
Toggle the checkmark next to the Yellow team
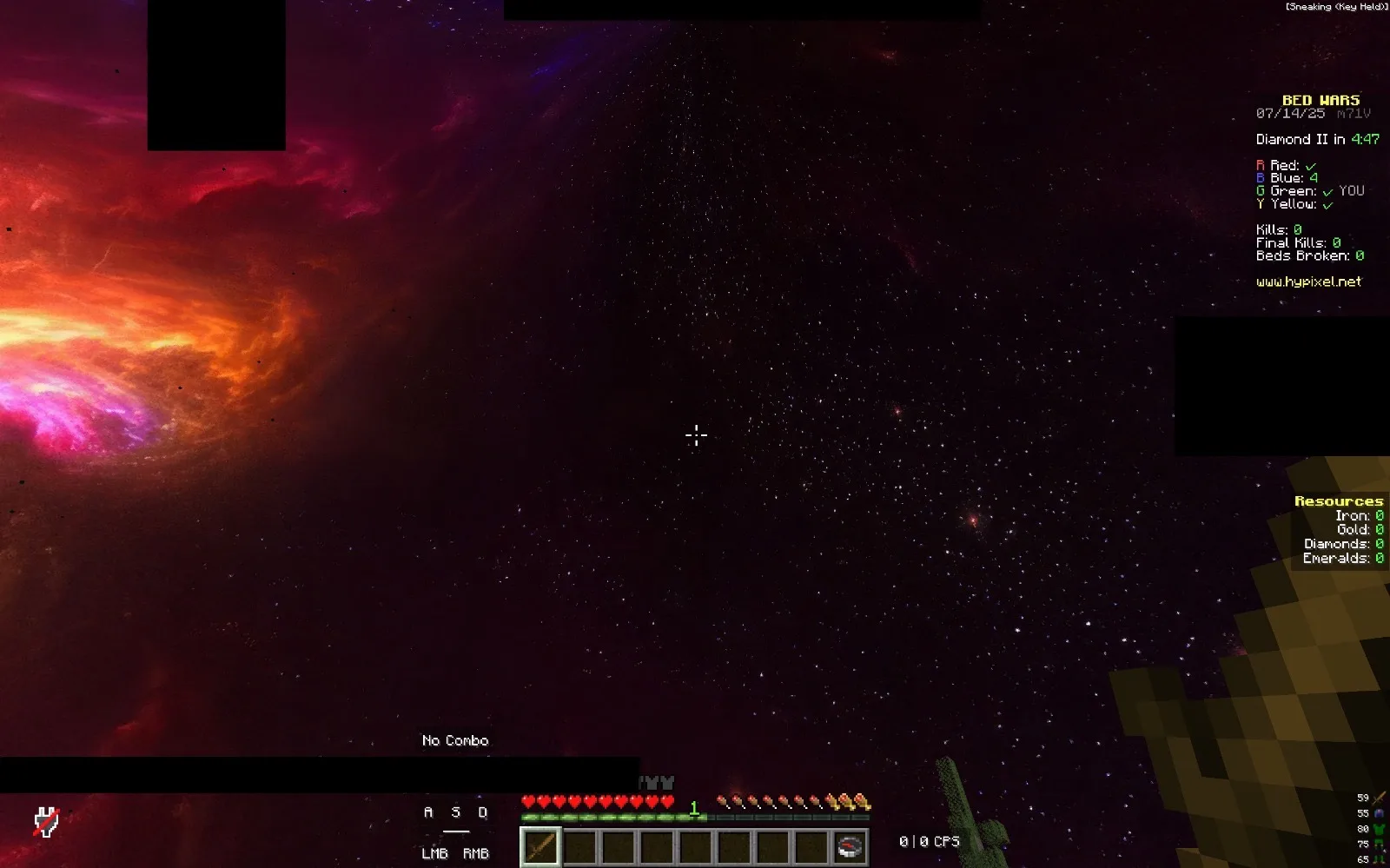[1327, 205]
